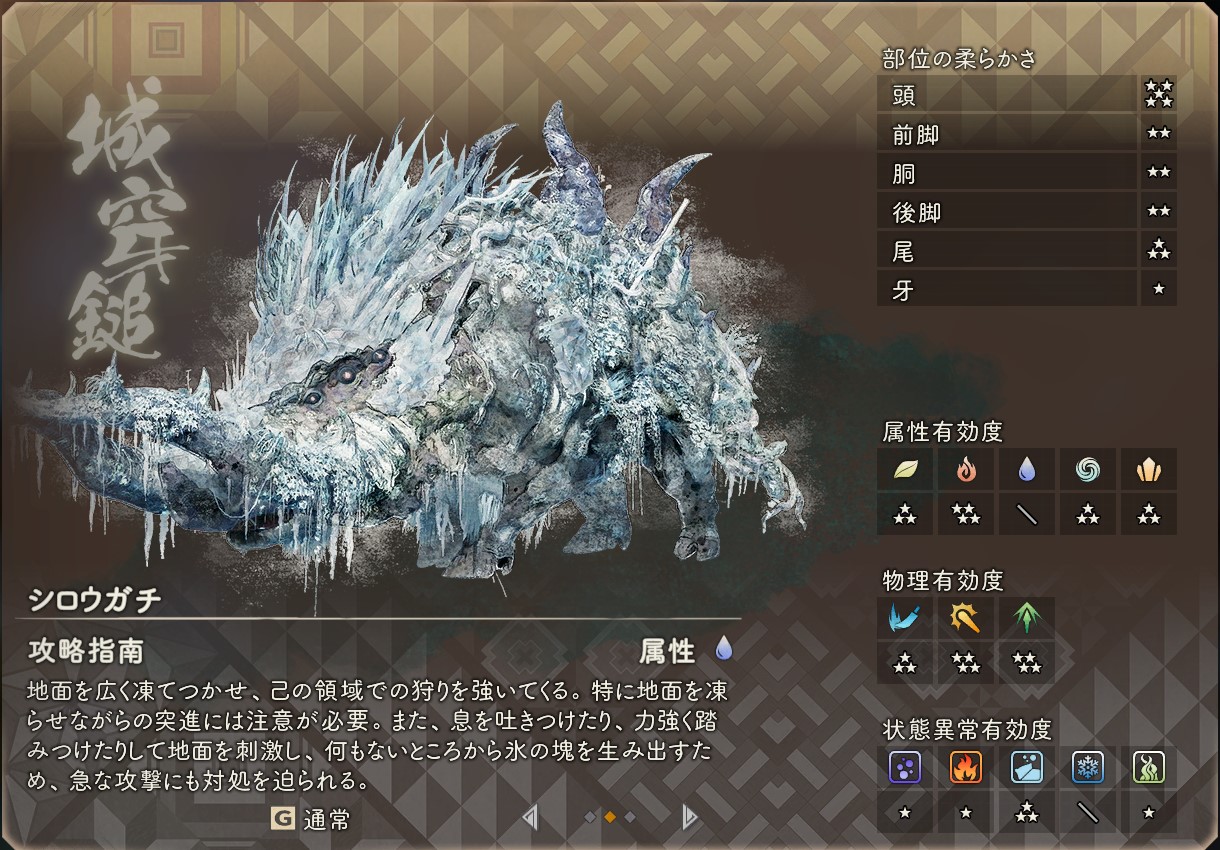This screenshot has height=850, width=1220.
Task: Select the wind swirl element icon
Action: click(1088, 469)
